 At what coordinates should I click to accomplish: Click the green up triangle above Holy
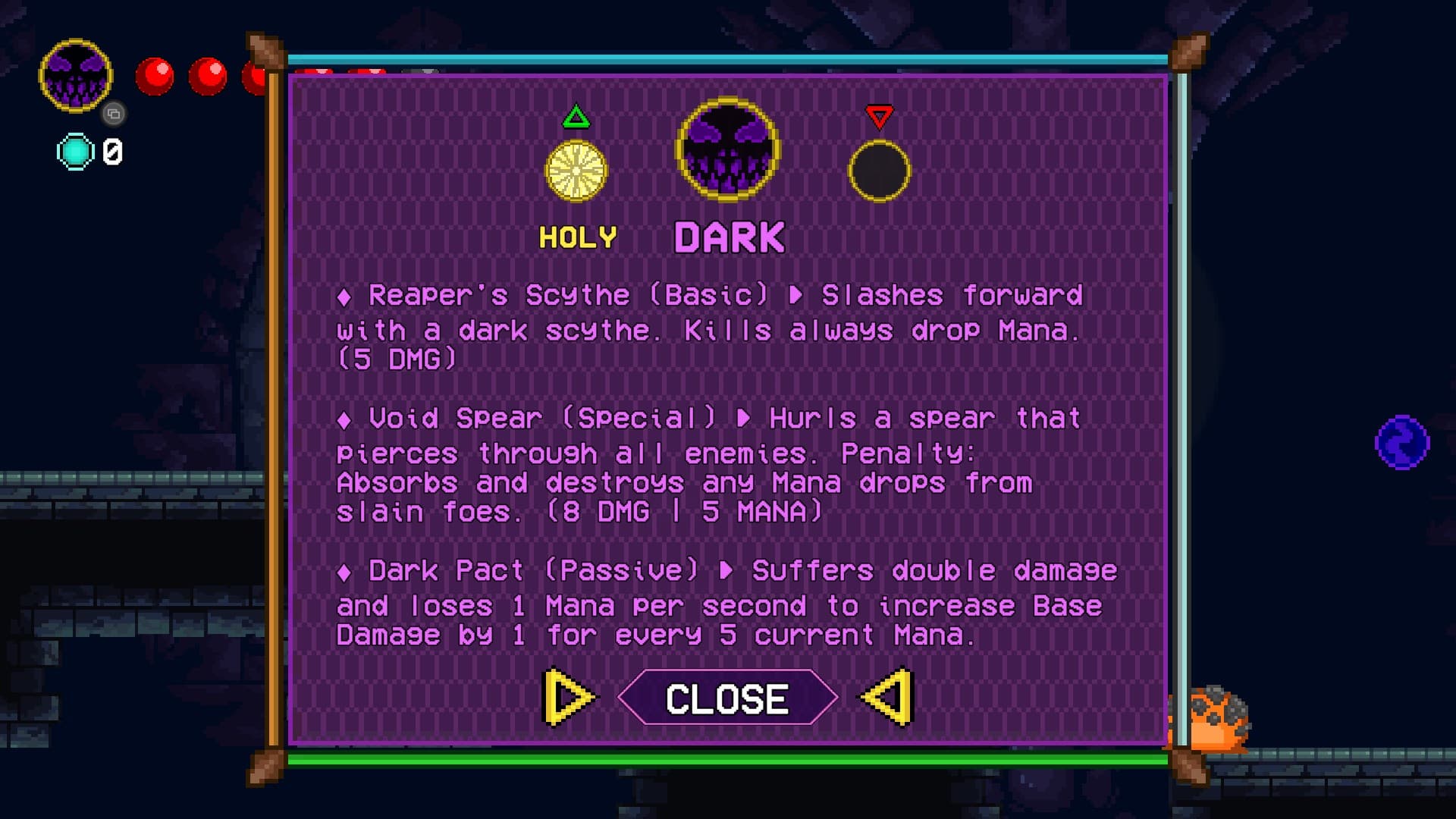576,116
